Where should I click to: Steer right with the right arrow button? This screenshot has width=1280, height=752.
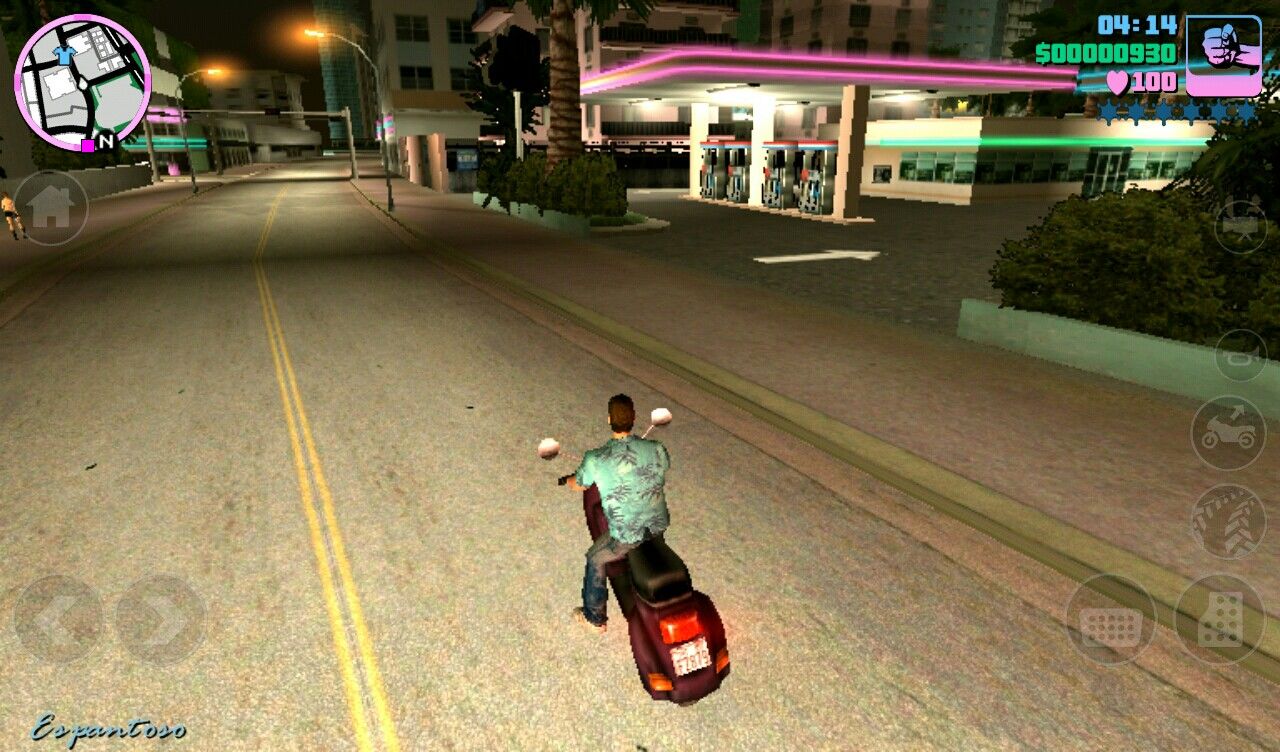click(x=161, y=620)
